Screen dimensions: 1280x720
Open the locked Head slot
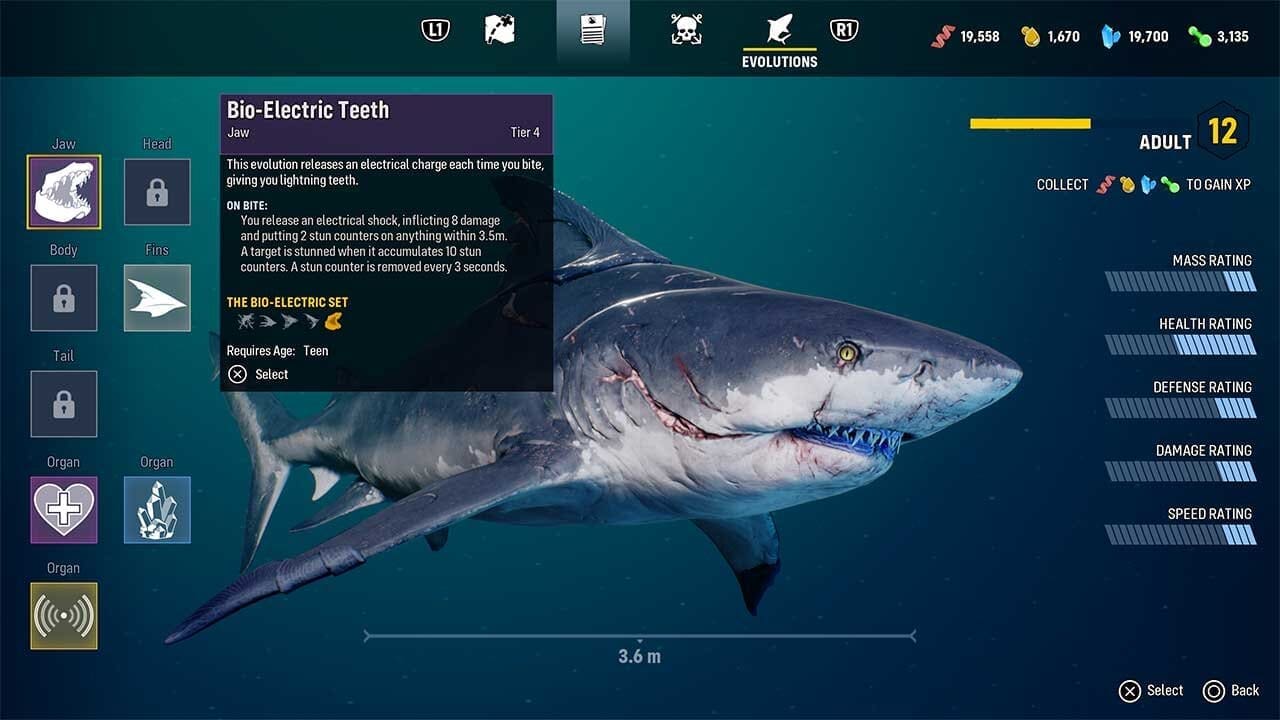pos(157,192)
